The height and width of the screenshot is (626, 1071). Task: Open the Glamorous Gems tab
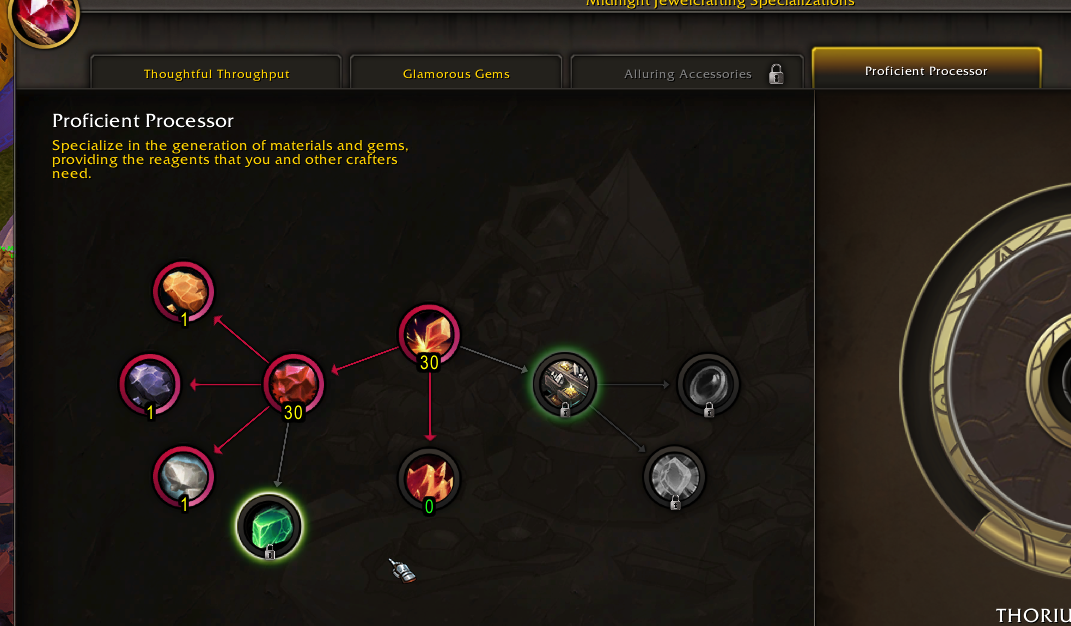[456, 74]
